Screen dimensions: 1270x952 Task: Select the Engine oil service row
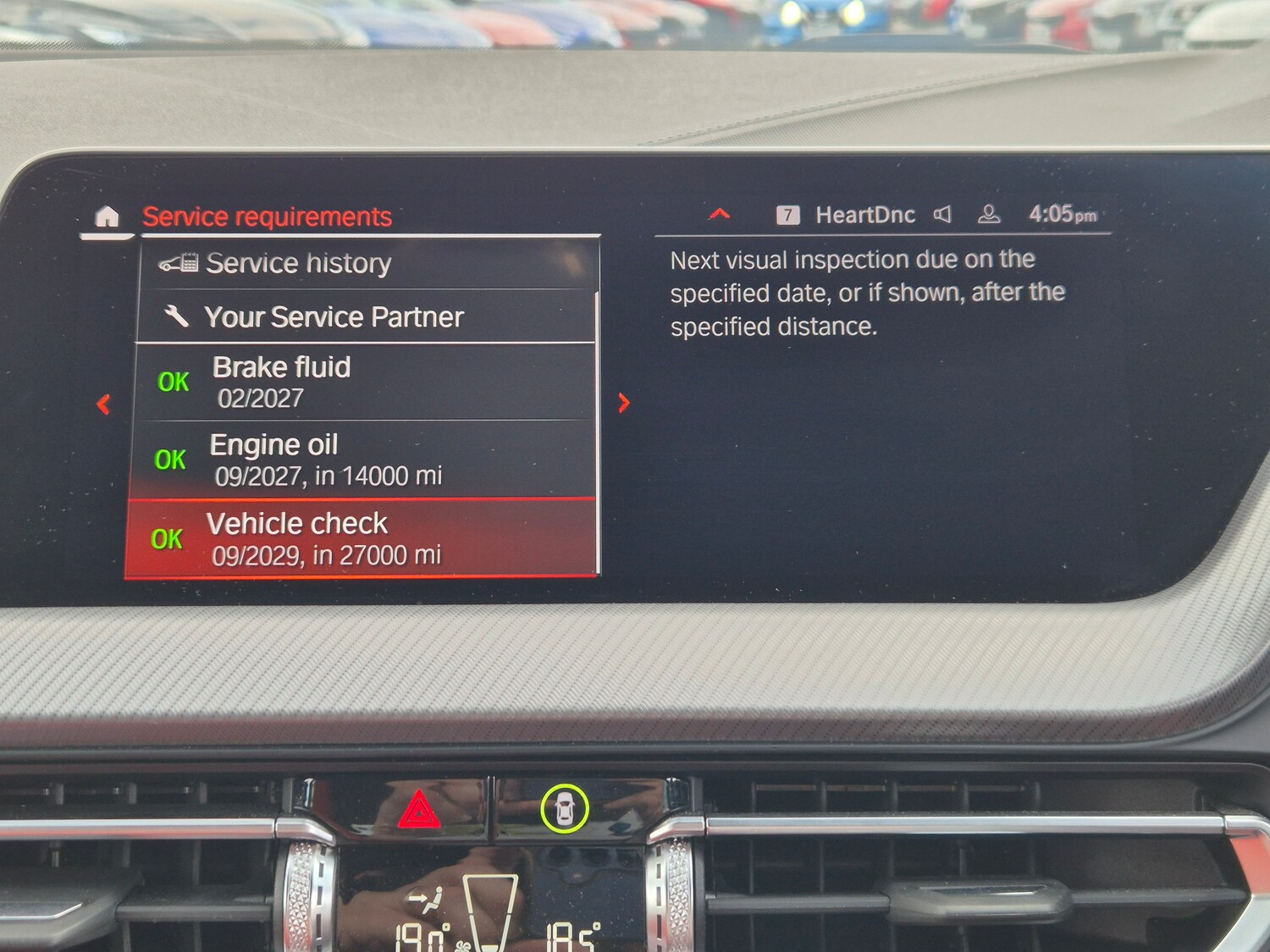[x=363, y=459]
